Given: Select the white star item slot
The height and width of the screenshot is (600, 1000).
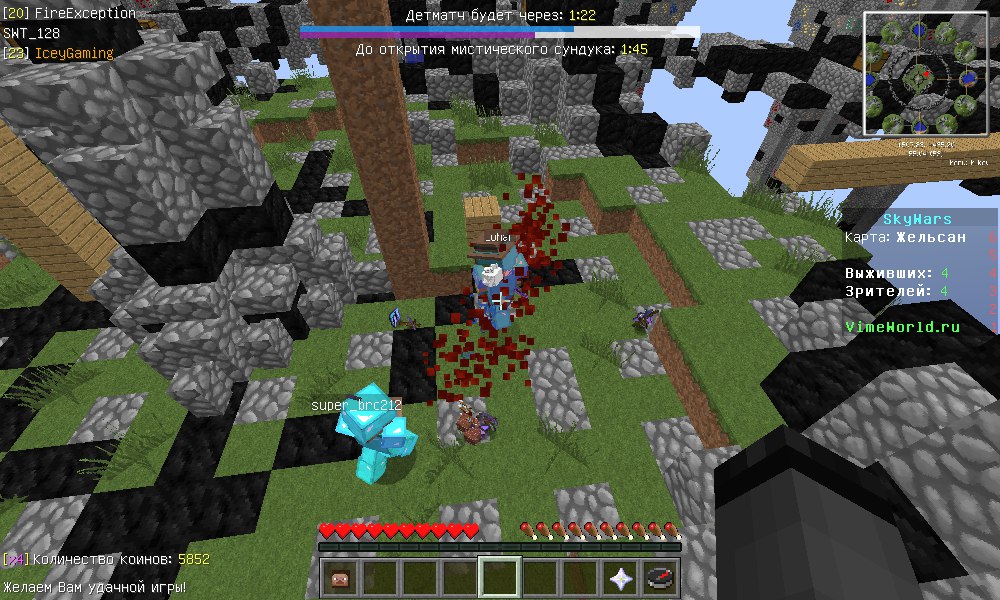Looking at the screenshot, I should point(621,578).
